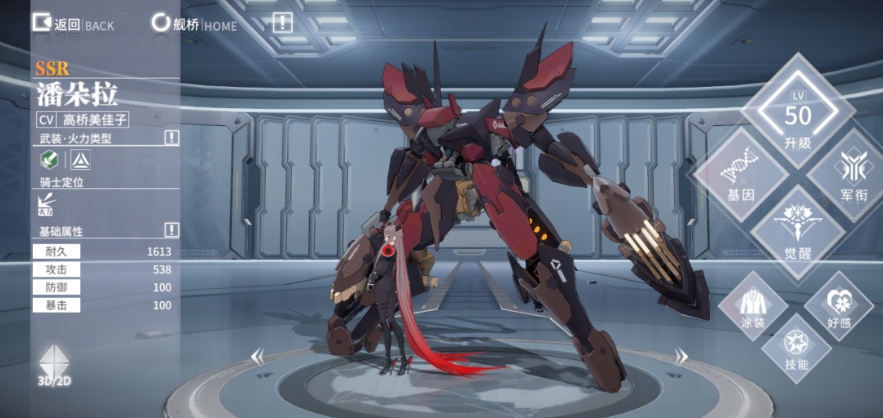This screenshot has height=418, width=883.
Task: Open the info icon beside HOME
Action: click(283, 22)
